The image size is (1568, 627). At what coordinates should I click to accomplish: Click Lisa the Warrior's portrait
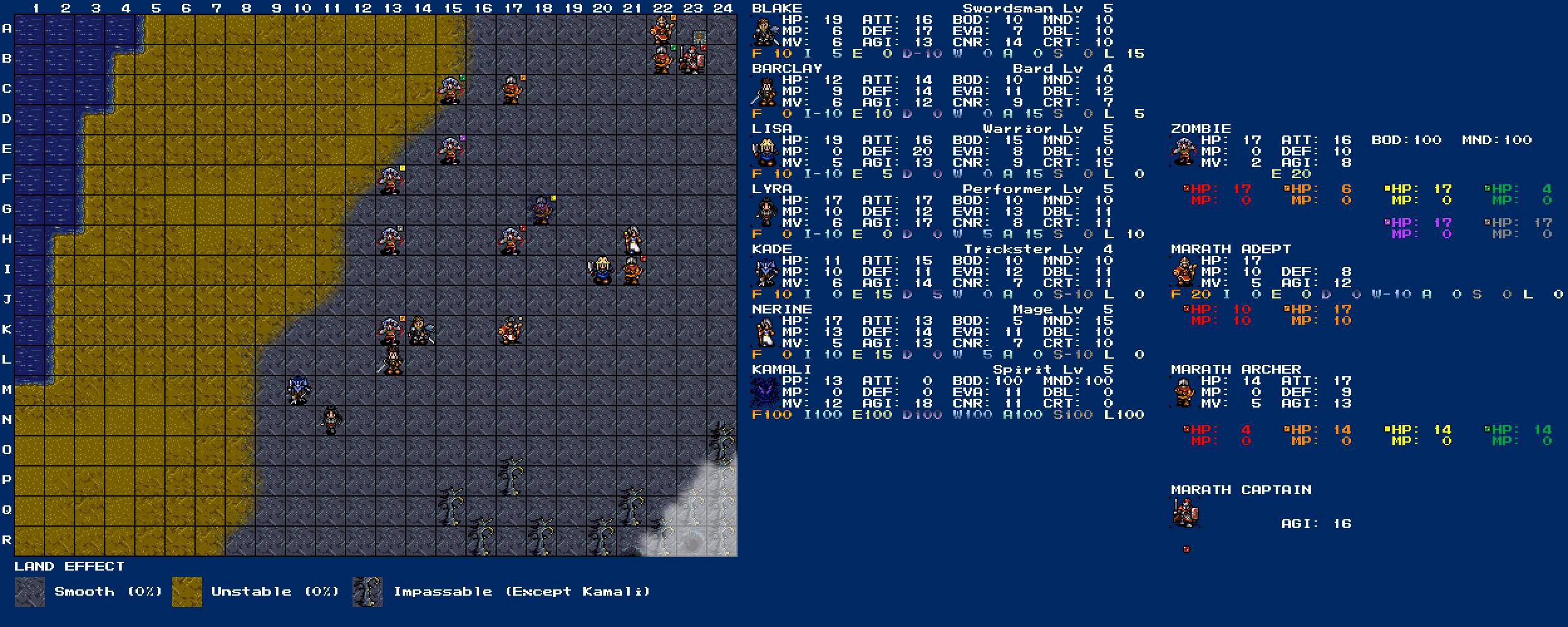tap(765, 152)
